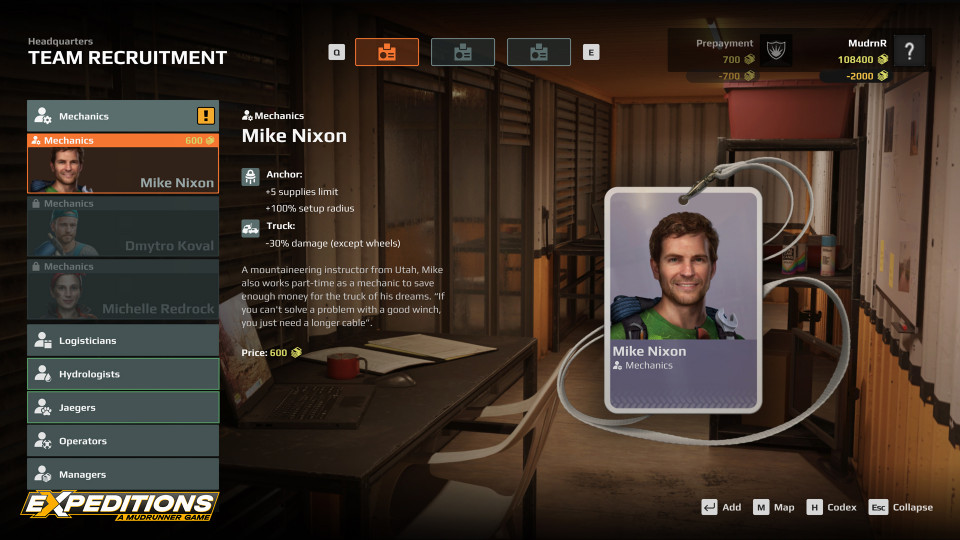The height and width of the screenshot is (540, 960).
Task: Open the Jaegers category
Action: coord(122,408)
